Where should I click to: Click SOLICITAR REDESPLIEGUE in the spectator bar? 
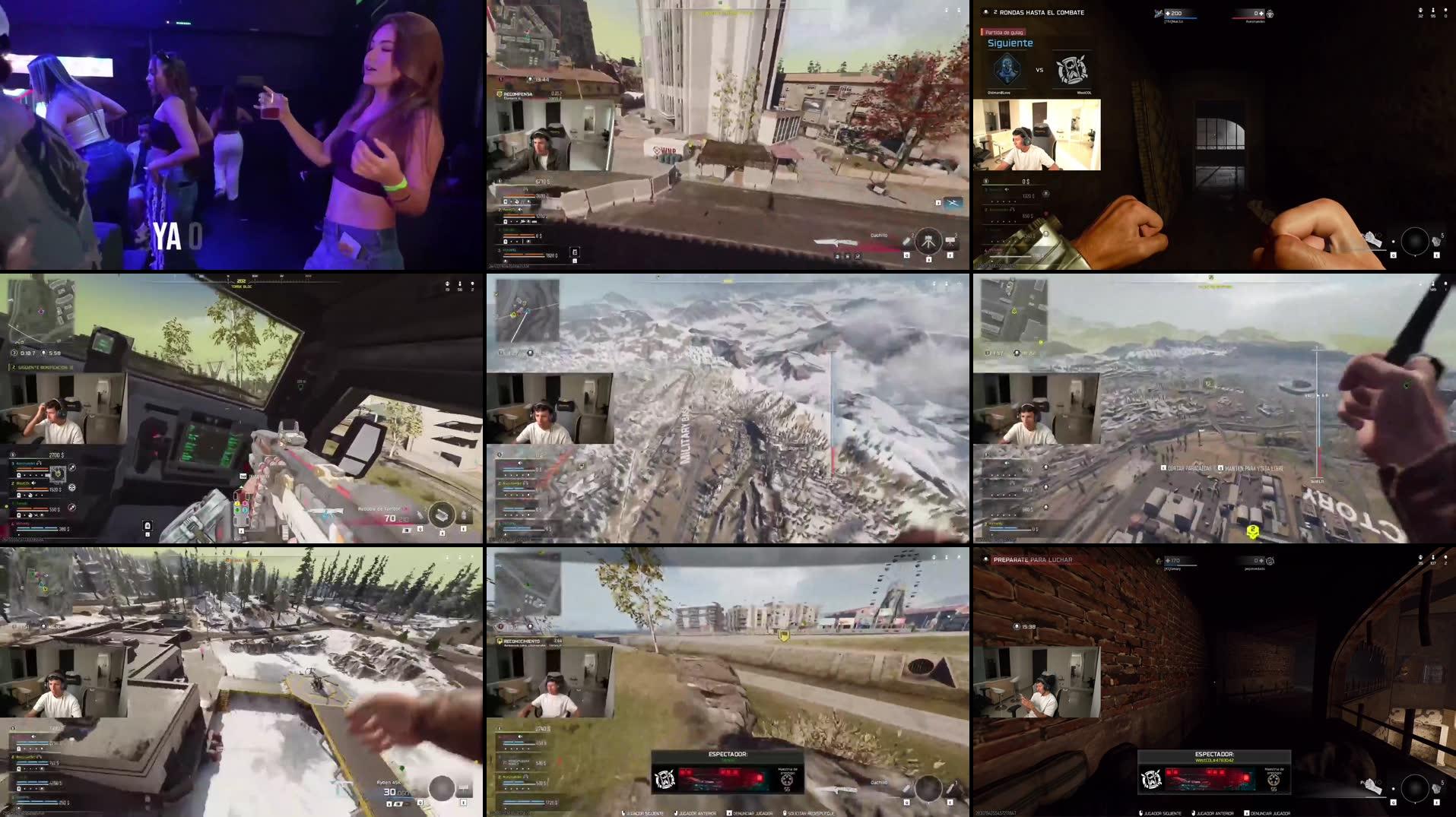point(811,813)
